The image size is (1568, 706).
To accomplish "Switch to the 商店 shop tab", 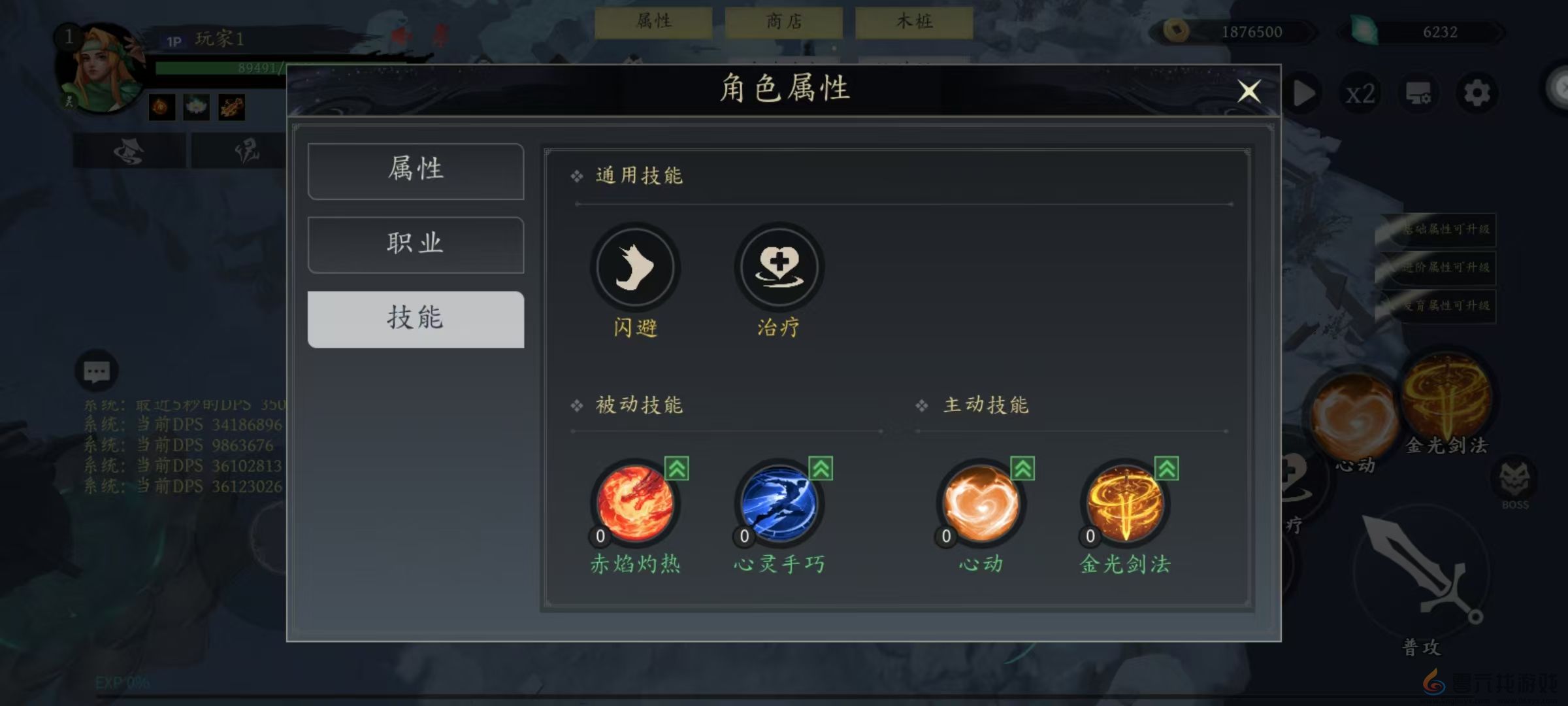I will pos(782,22).
